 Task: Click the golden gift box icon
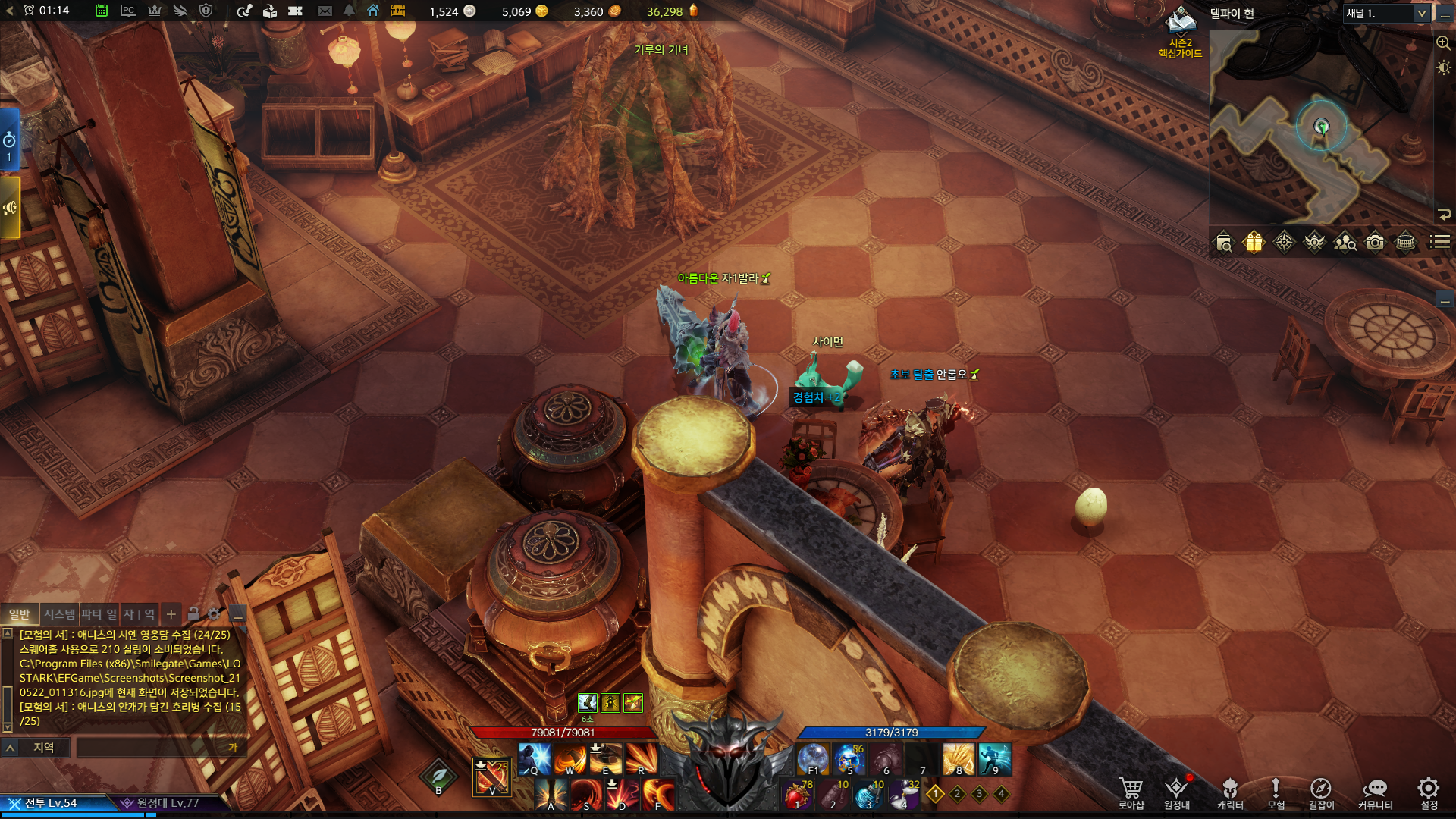pyautogui.click(x=1254, y=243)
